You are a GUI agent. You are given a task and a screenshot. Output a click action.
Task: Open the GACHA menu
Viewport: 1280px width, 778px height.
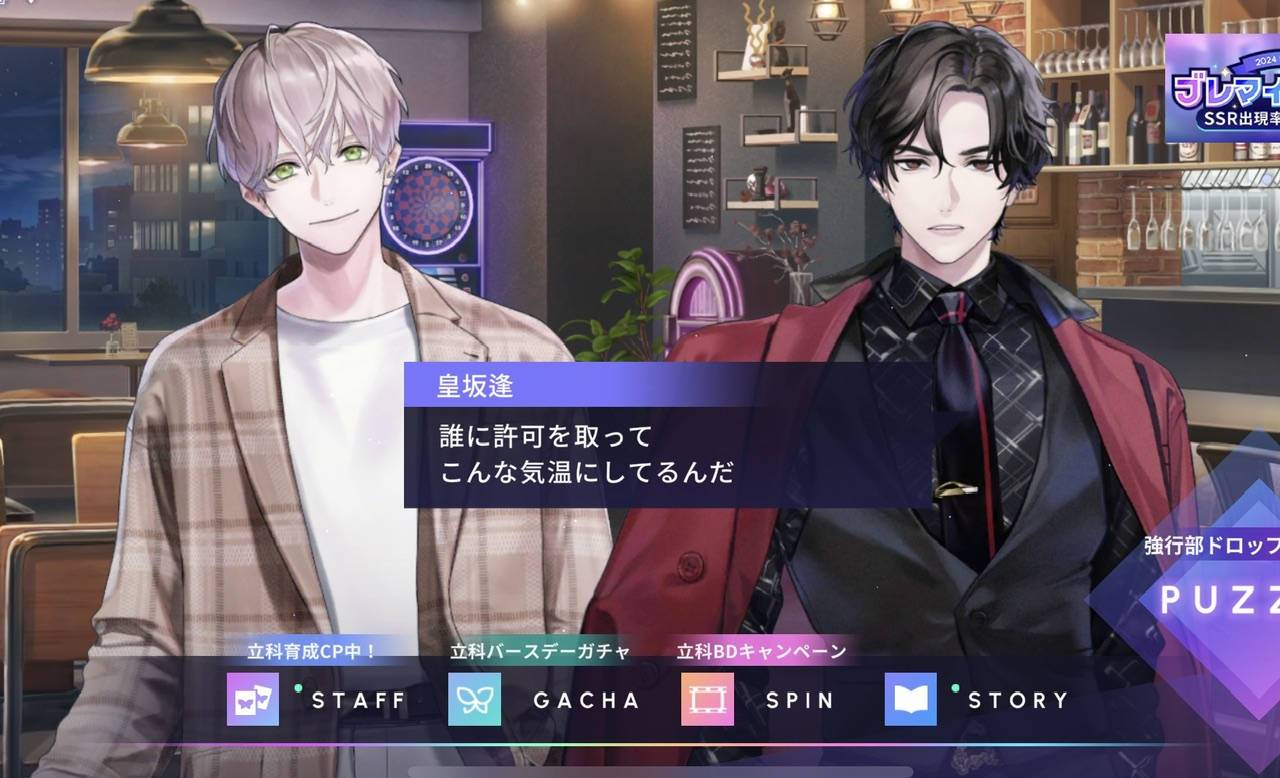[545, 699]
